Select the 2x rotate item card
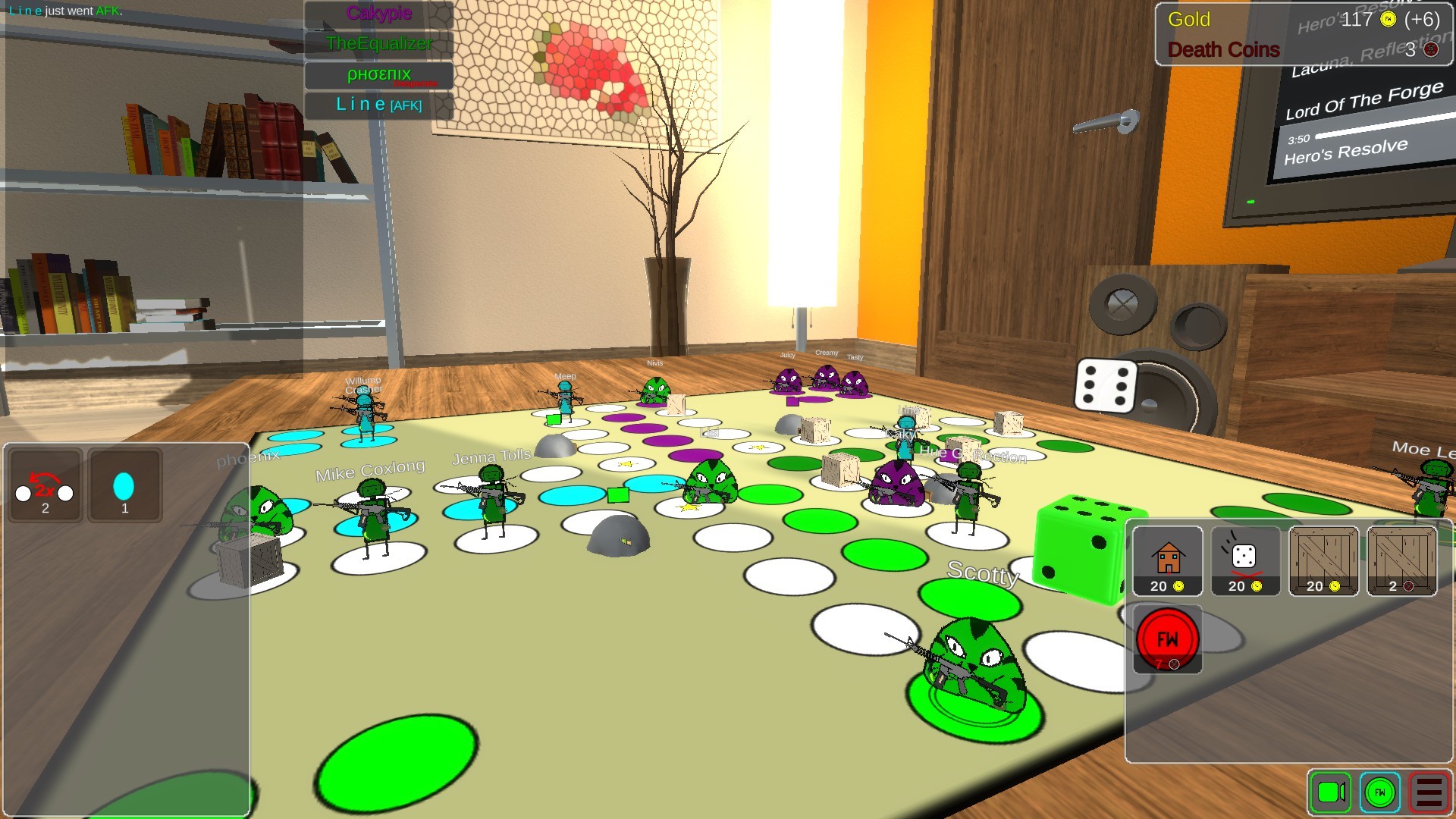This screenshot has width=1456, height=819. [44, 485]
